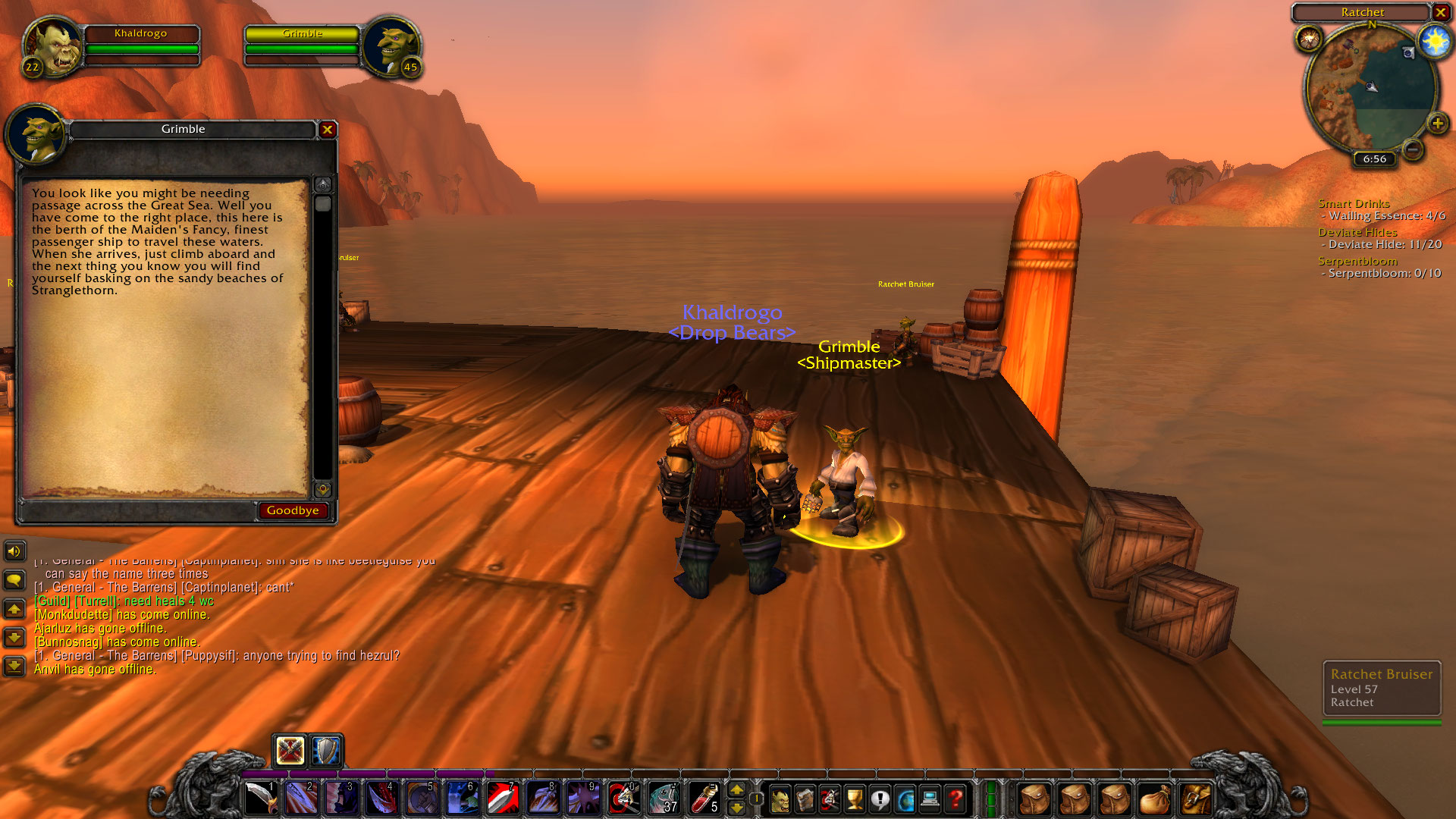Toggle the chat speaker mute button
The image size is (1456, 819).
click(14, 551)
